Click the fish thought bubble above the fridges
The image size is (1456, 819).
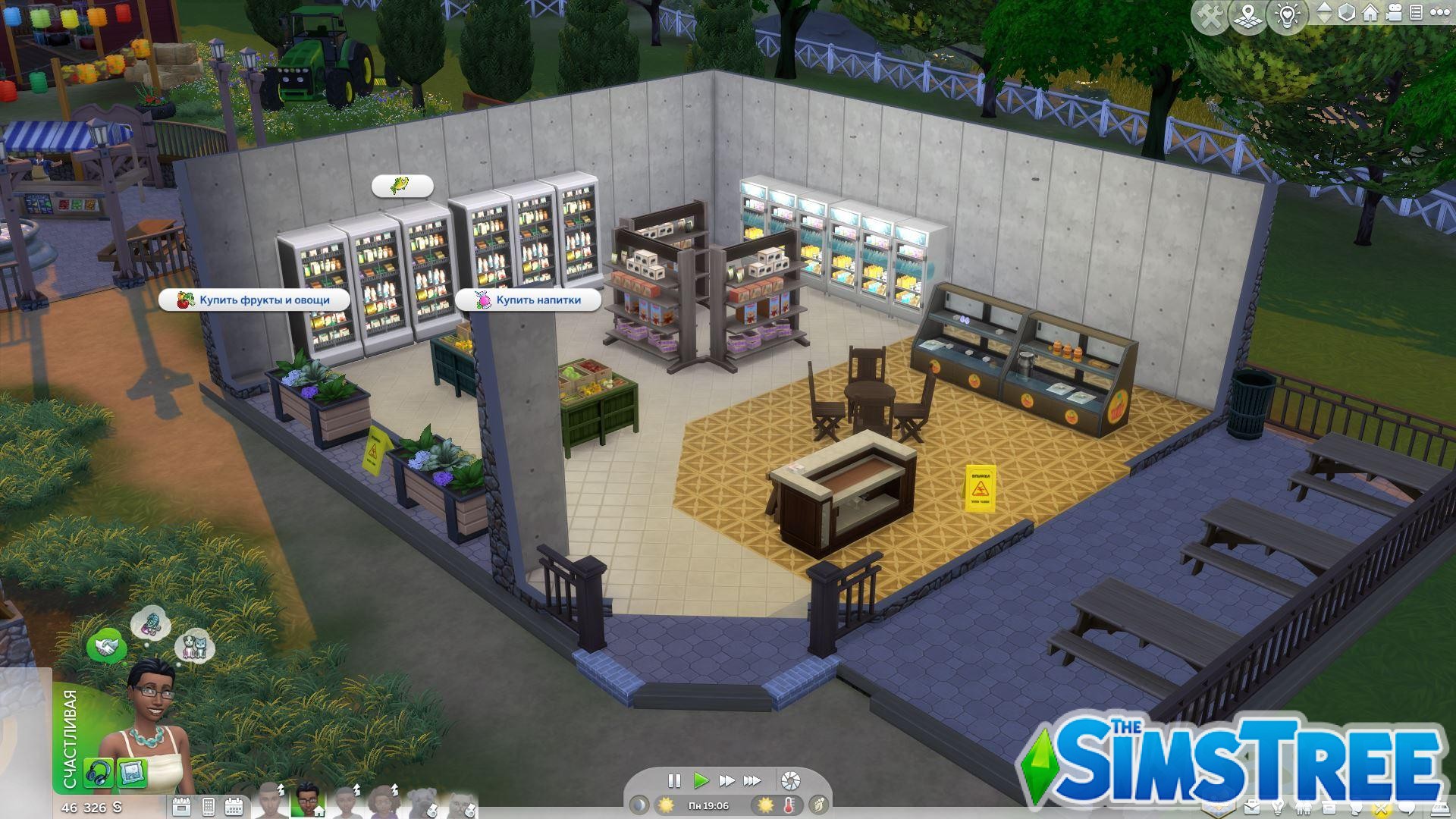pos(403,185)
